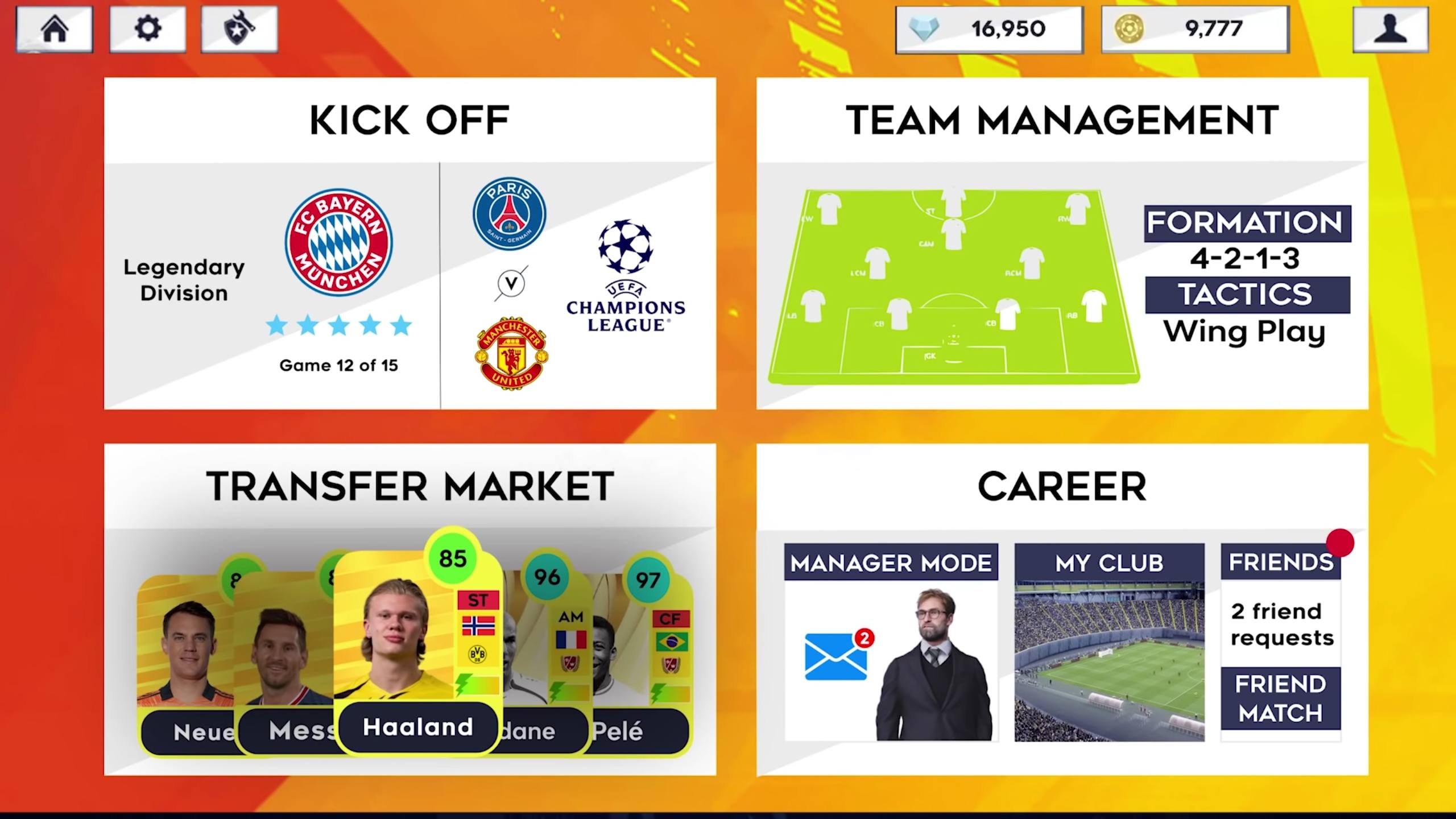
Task: Open the Settings gear icon
Action: pos(147,30)
